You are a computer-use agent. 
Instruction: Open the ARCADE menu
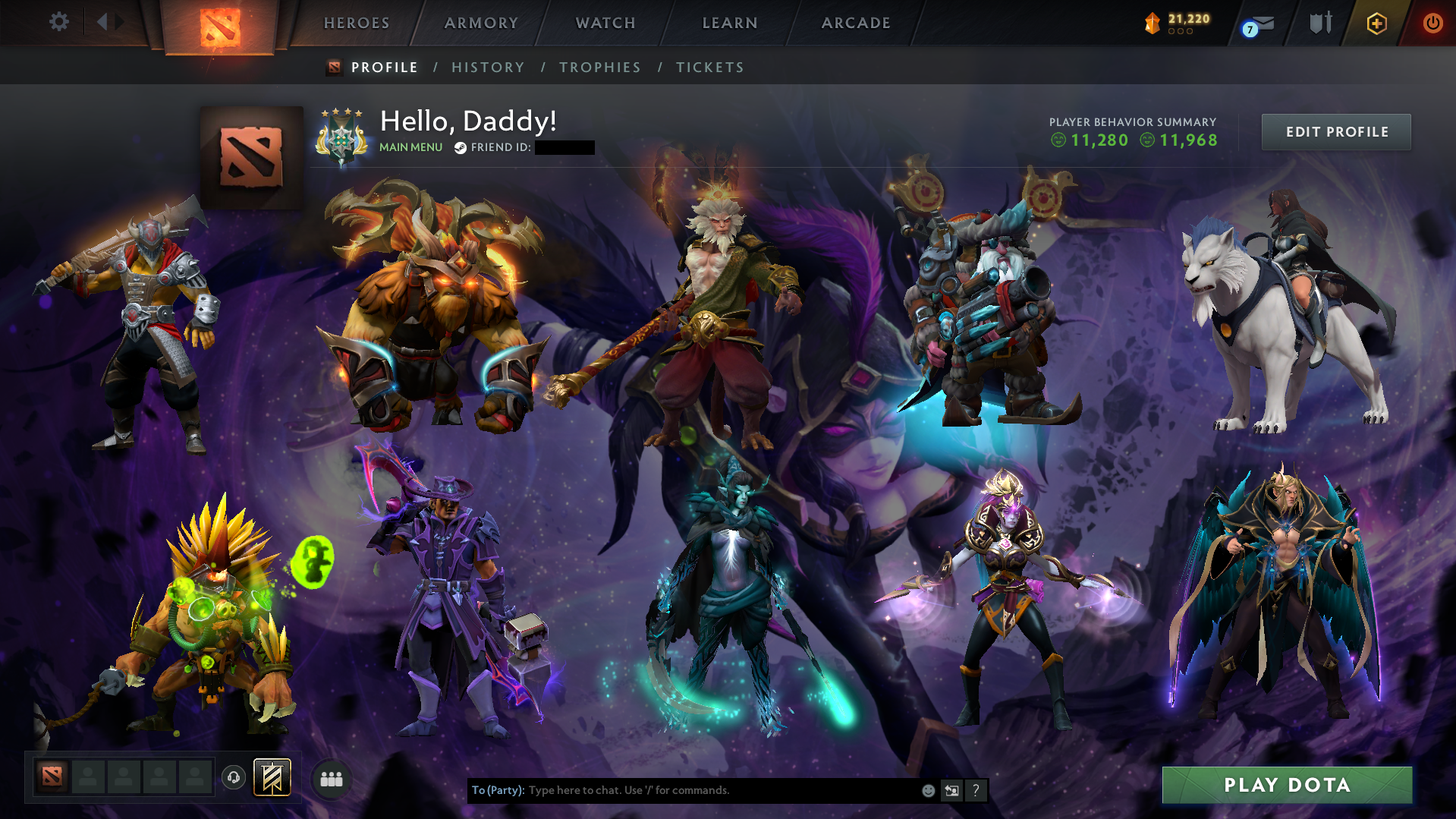pos(856,23)
